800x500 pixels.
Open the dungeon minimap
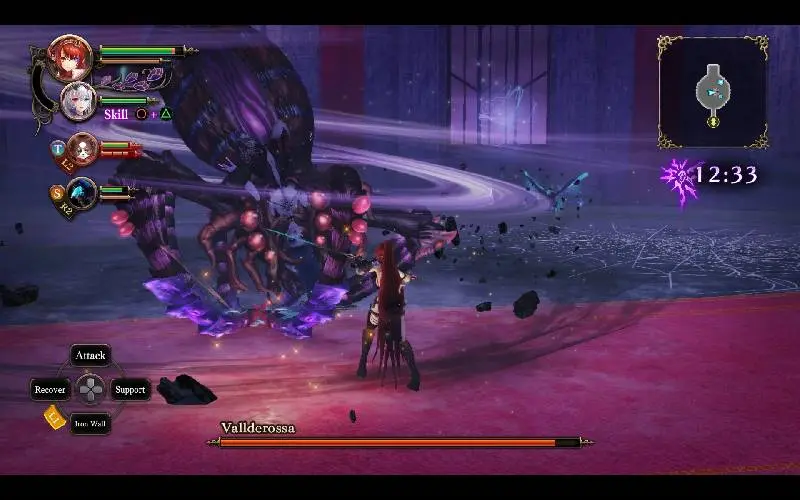coord(713,92)
